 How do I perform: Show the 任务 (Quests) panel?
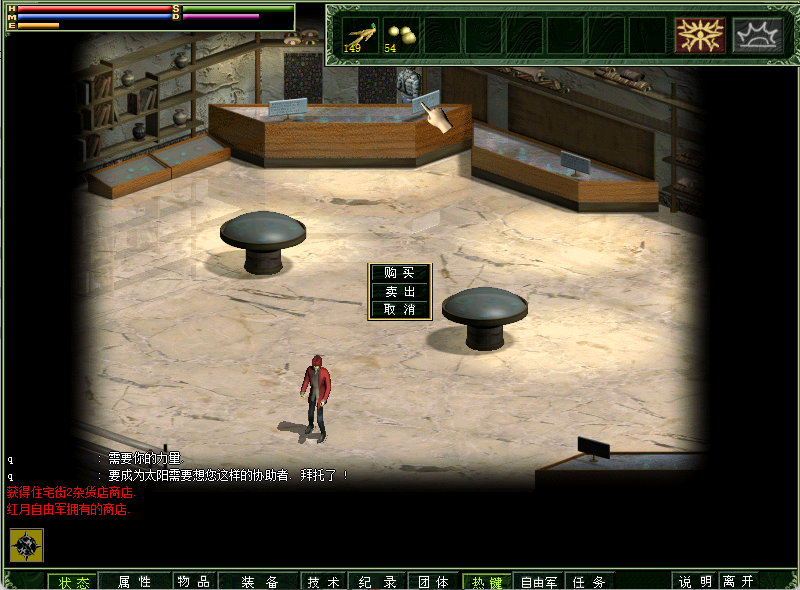click(x=590, y=582)
